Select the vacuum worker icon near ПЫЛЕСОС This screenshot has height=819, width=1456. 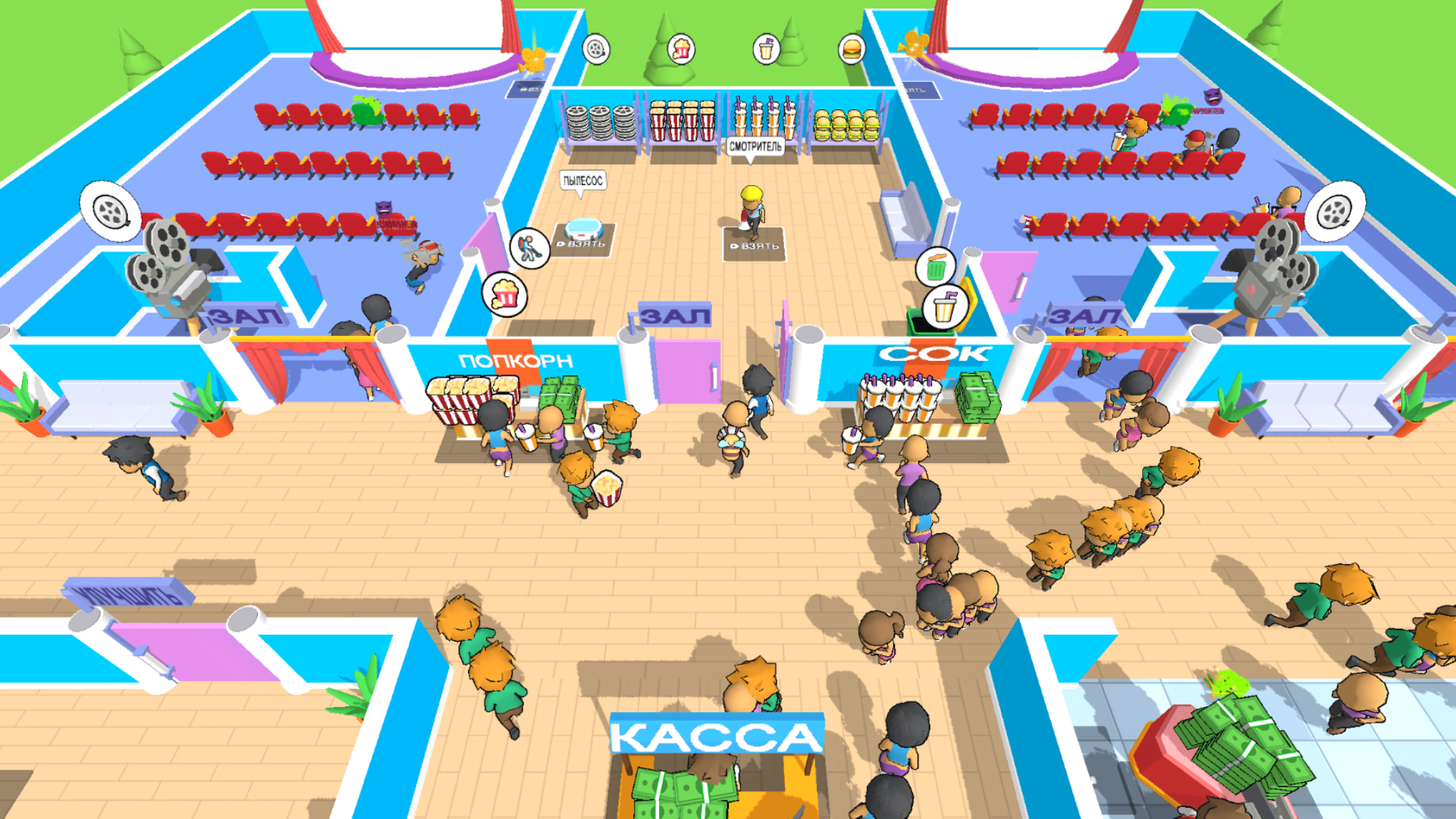point(531,249)
